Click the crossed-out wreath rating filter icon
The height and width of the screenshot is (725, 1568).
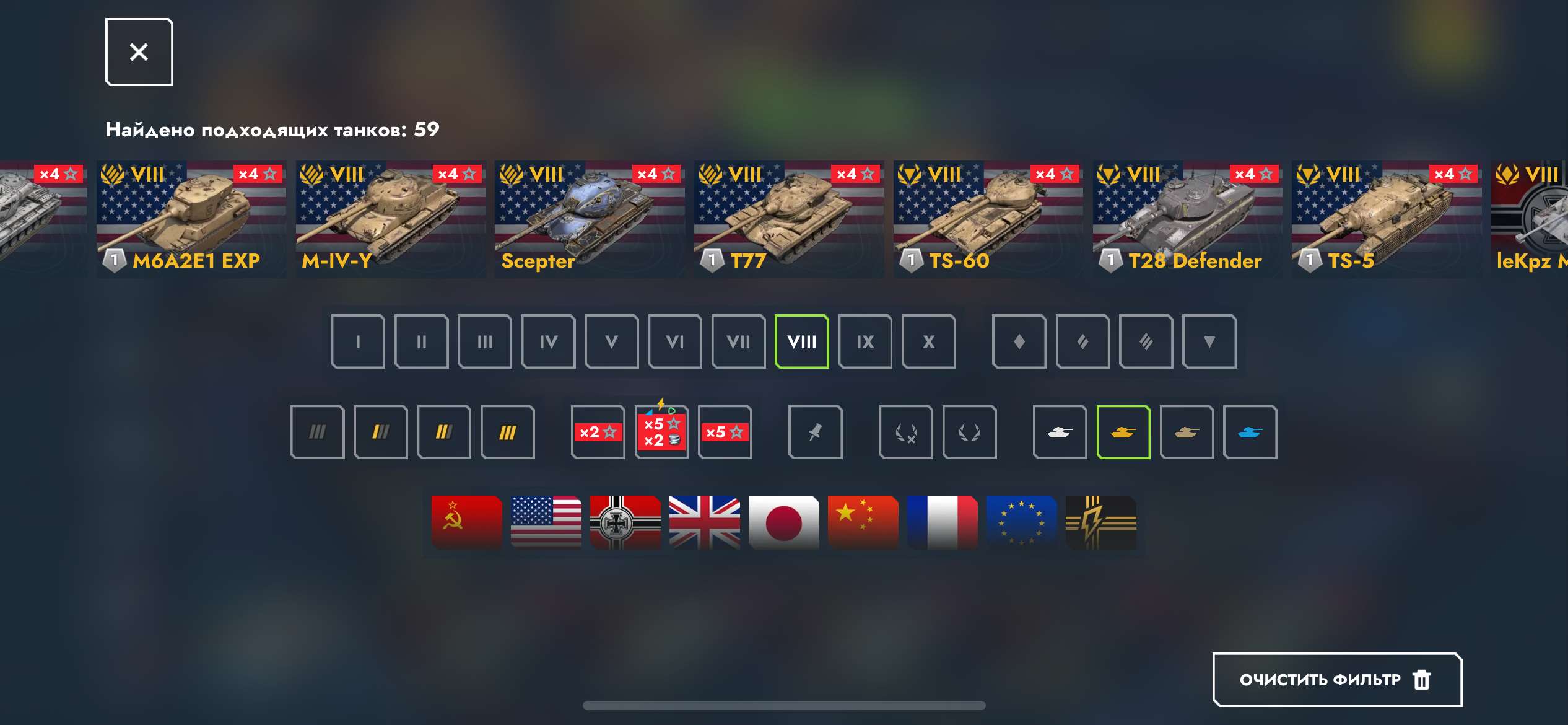906,432
